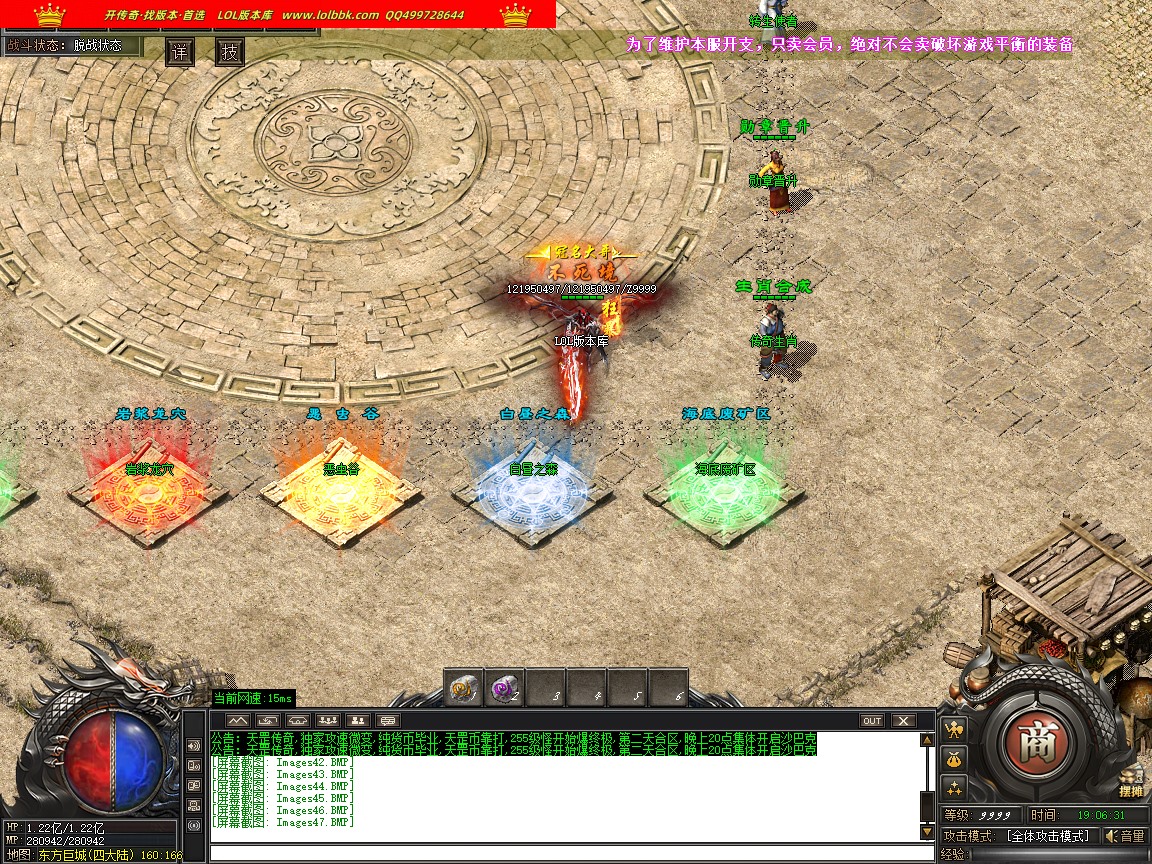The width and height of the screenshot is (1152, 864).
Task: Open the 摆摊 stall button
Action: [1131, 785]
